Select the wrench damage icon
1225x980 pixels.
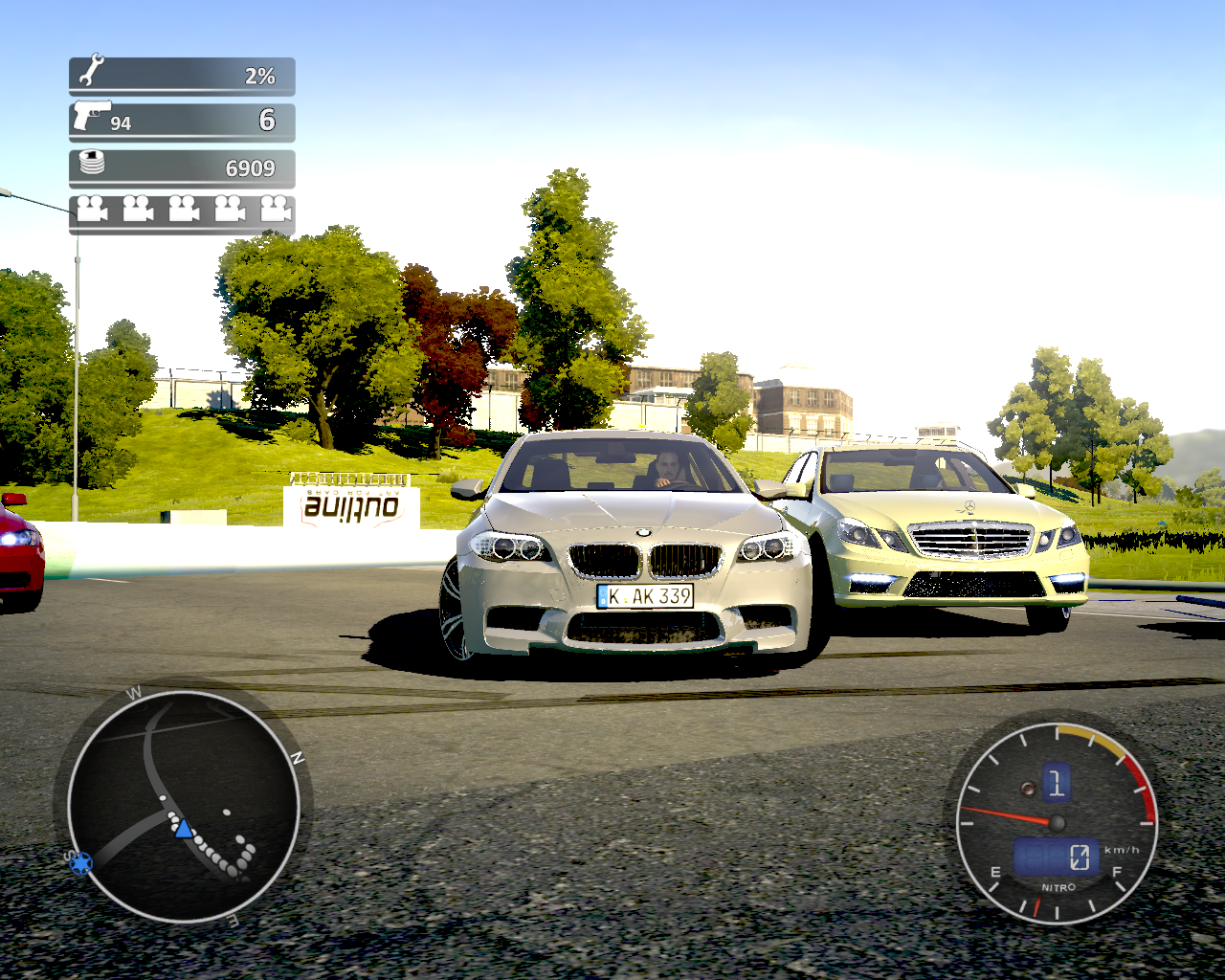tap(92, 72)
